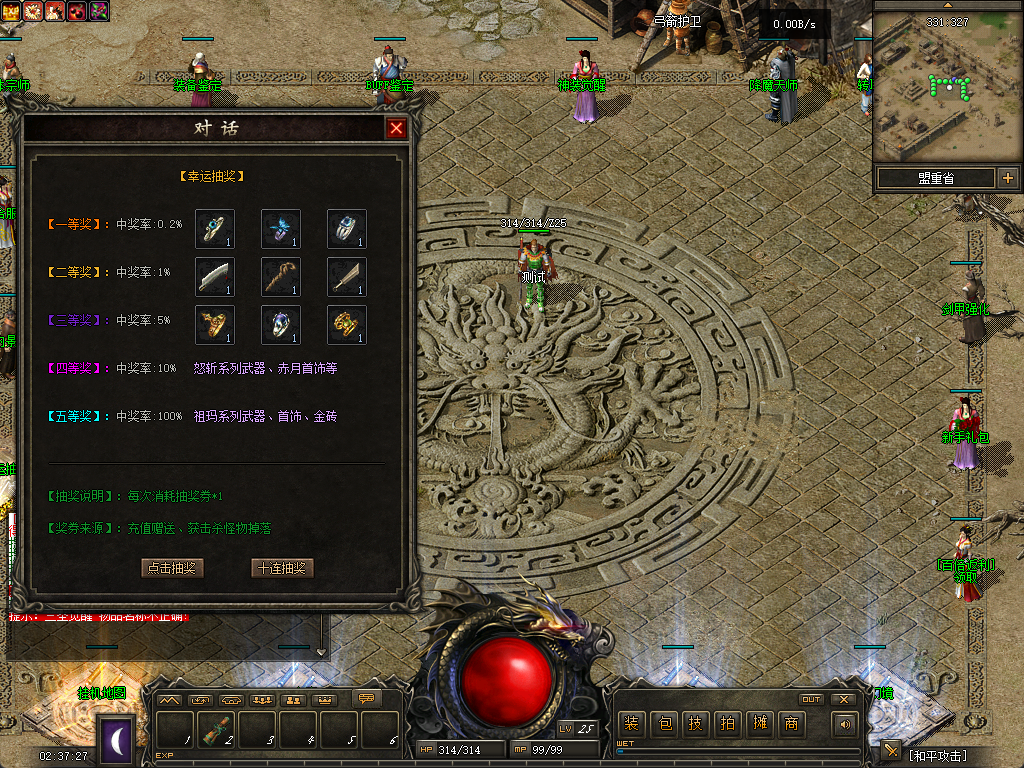Screen dimensions: 1024x768
Task: Open the 商 shop button
Action: tap(791, 724)
